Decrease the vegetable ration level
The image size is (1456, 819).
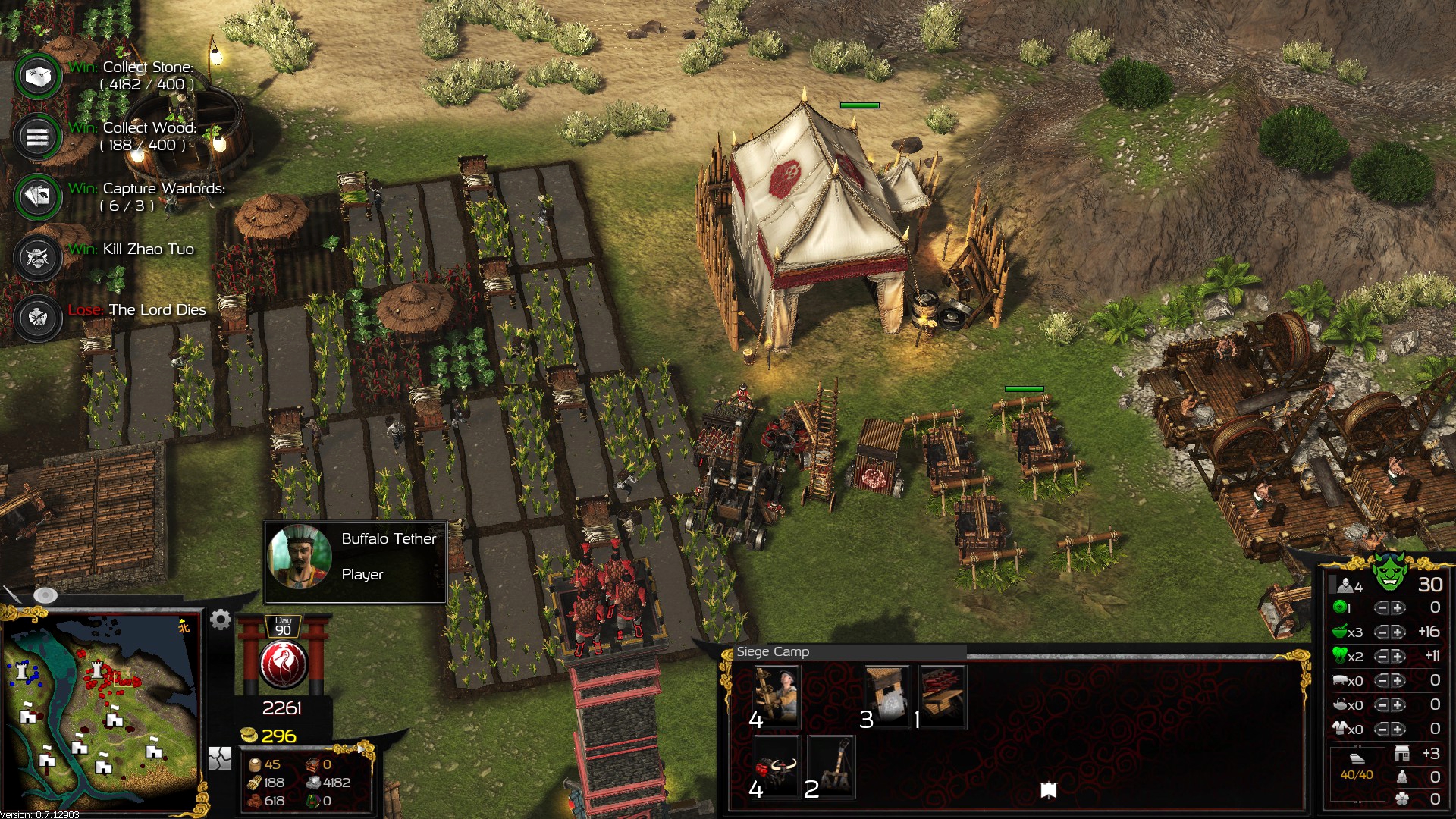point(1382,657)
